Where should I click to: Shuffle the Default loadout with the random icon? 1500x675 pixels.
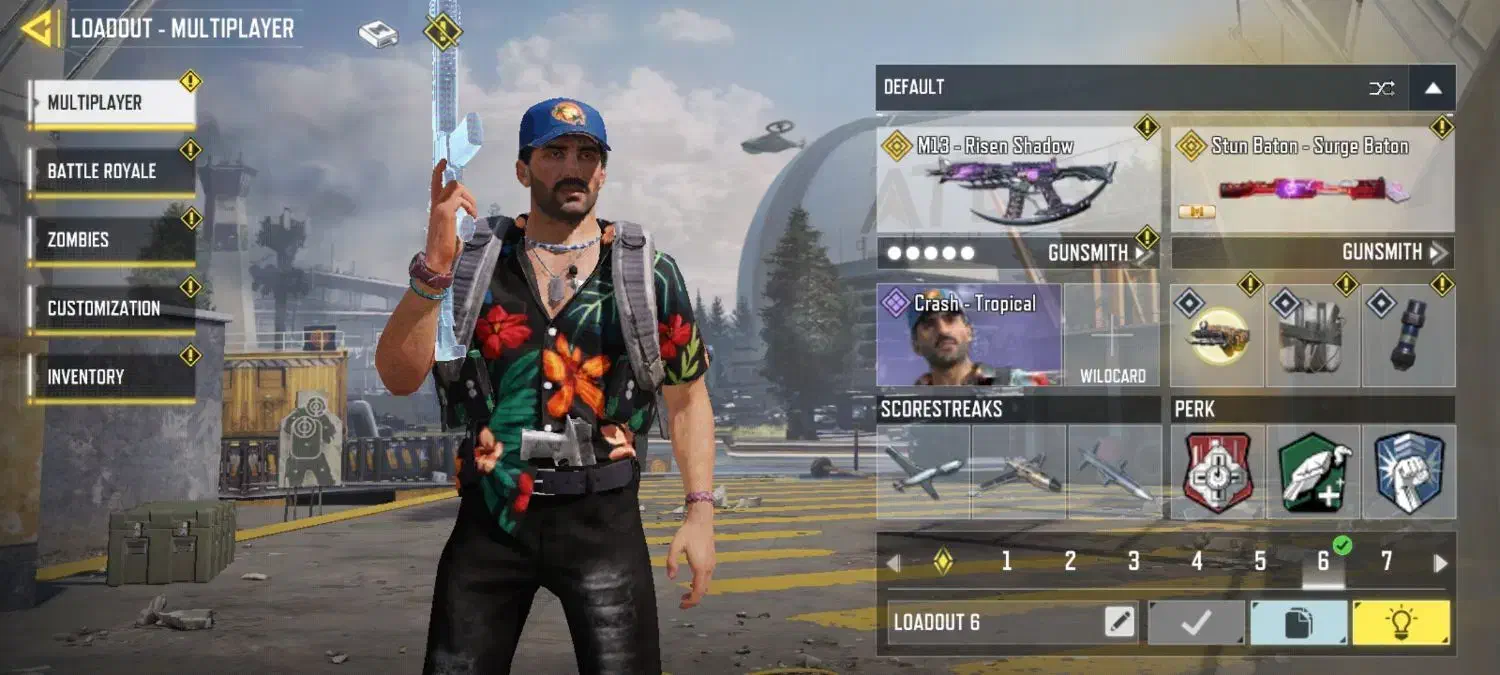point(1381,88)
